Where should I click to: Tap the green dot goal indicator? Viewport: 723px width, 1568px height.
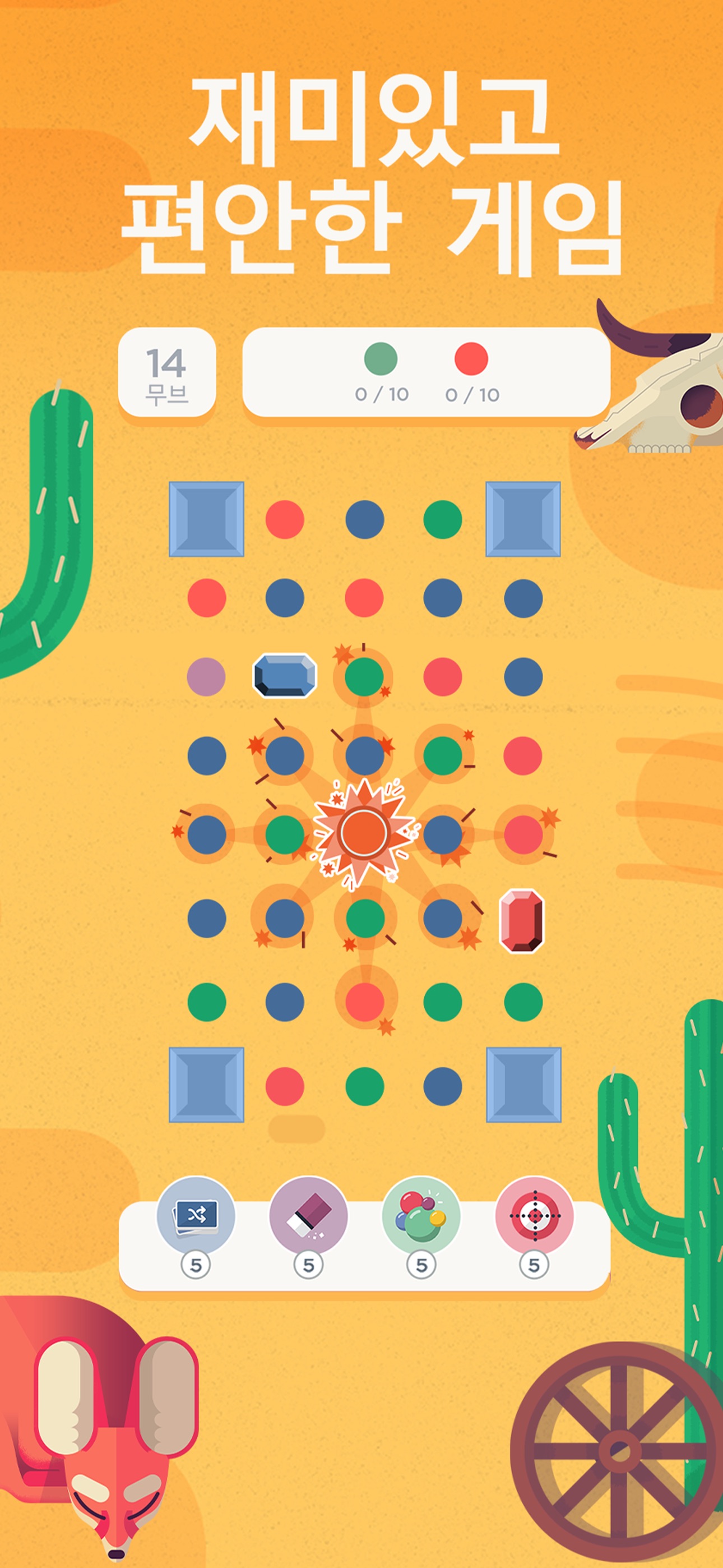click(381, 359)
